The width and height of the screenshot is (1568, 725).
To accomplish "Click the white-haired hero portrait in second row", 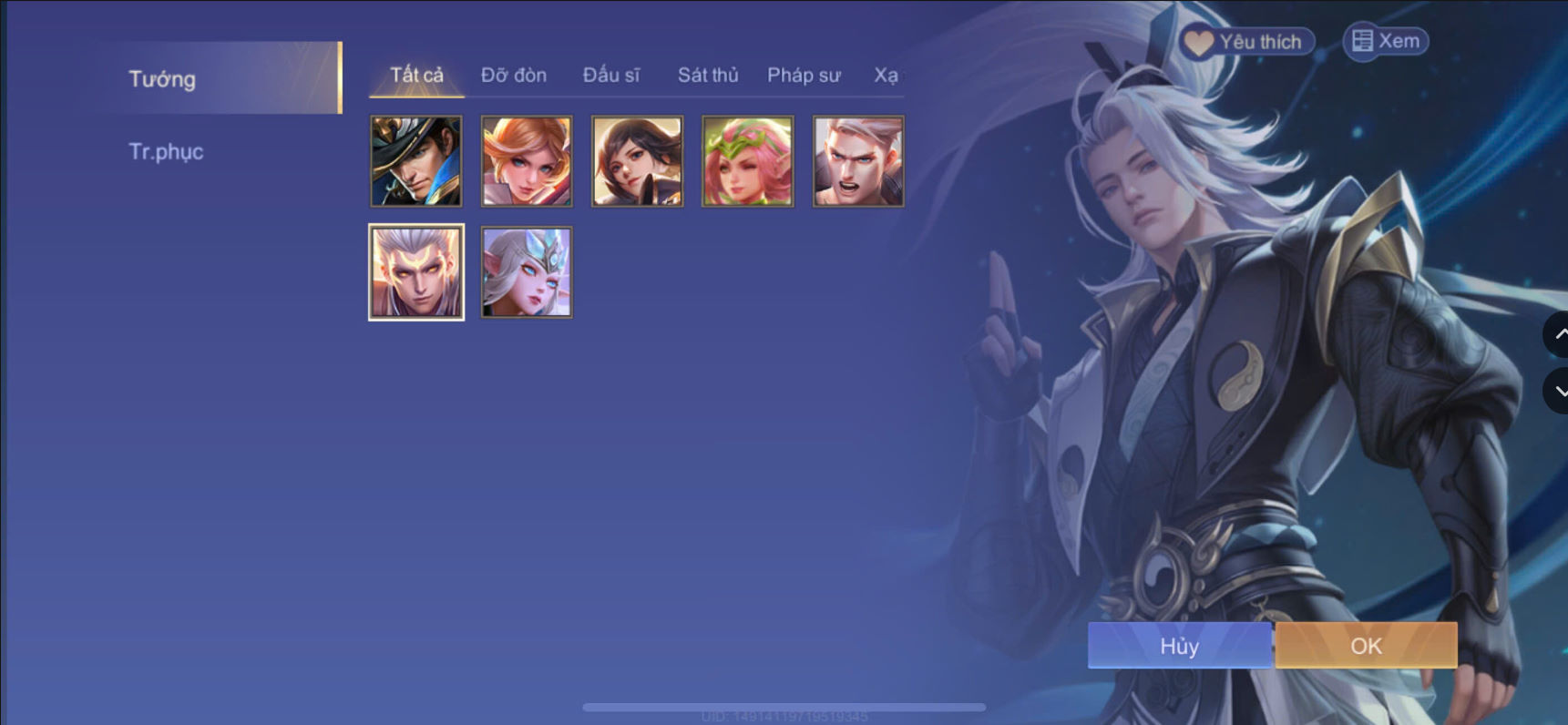I will point(415,271).
